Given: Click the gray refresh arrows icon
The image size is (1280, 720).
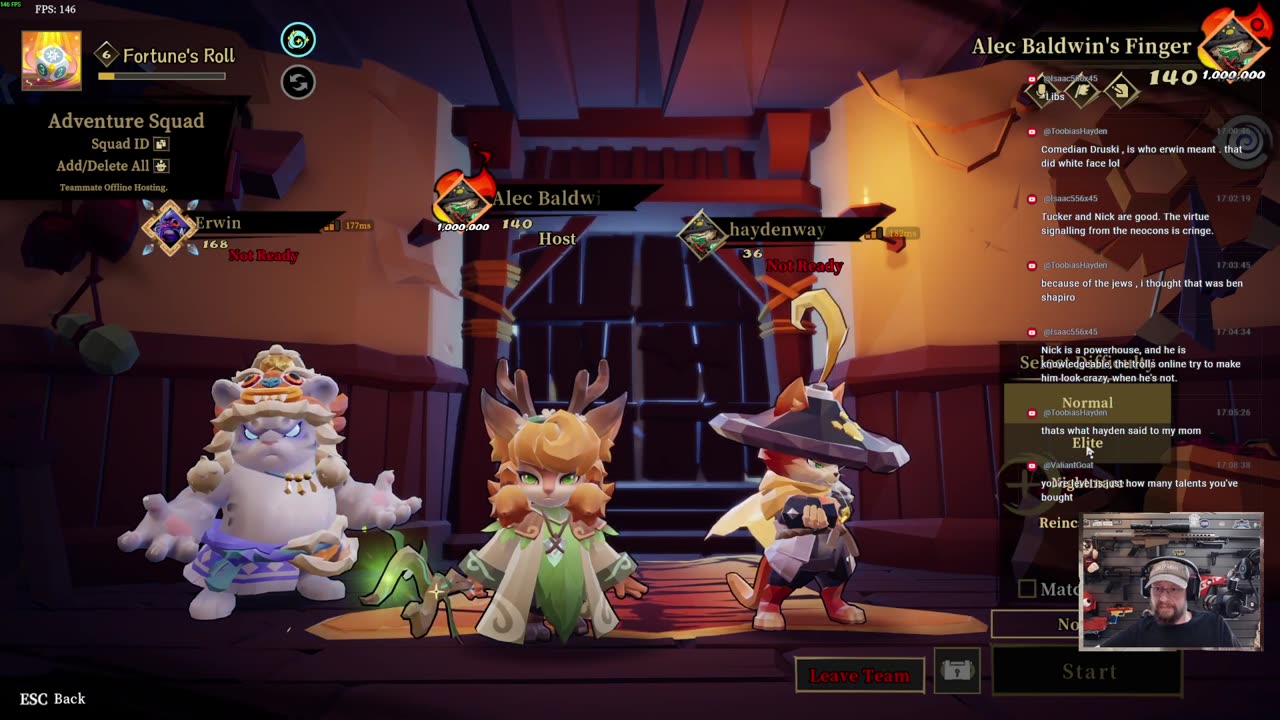Looking at the screenshot, I should [x=298, y=82].
